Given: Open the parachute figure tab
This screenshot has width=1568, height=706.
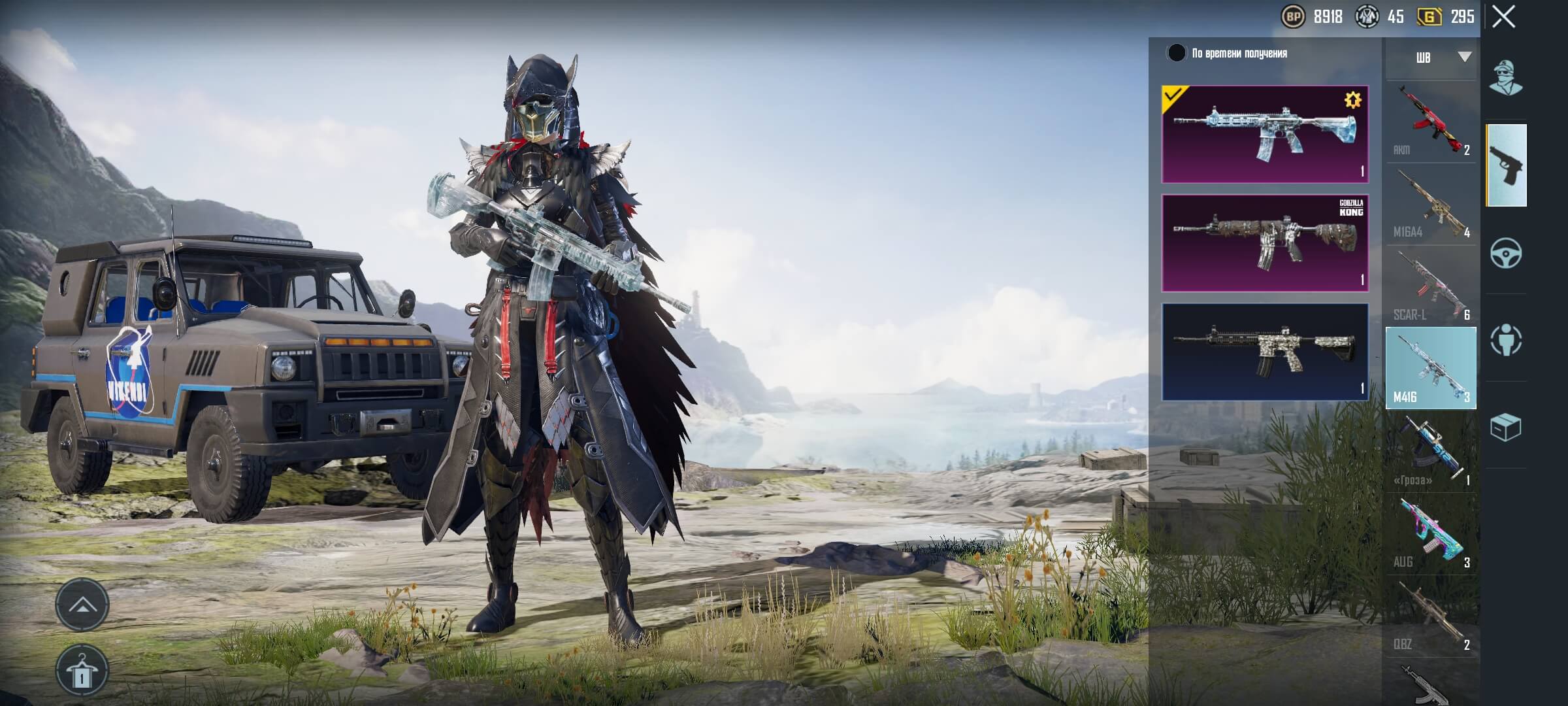Looking at the screenshot, I should tap(1506, 340).
